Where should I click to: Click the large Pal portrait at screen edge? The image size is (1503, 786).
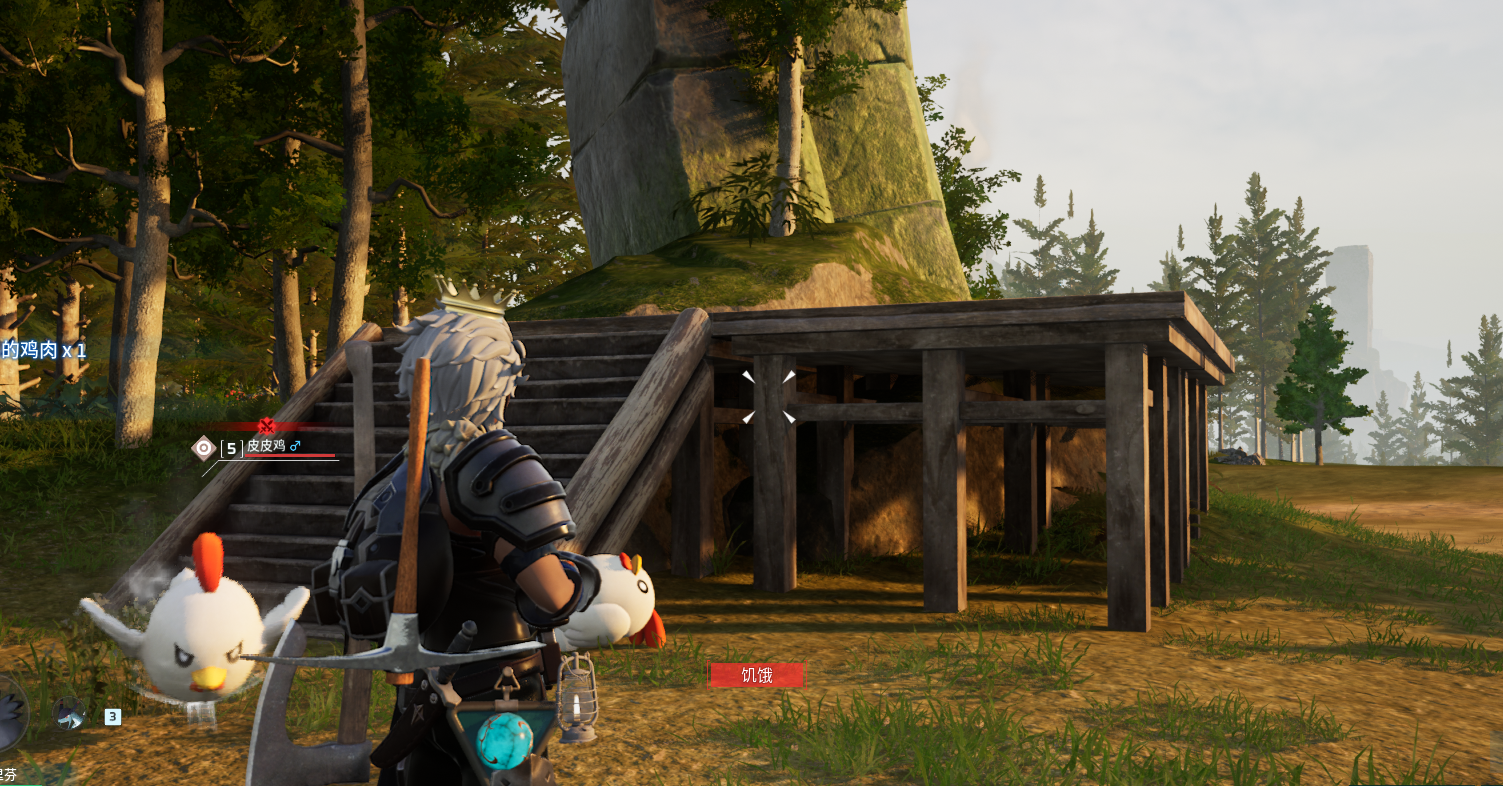pyautogui.click(x=10, y=714)
